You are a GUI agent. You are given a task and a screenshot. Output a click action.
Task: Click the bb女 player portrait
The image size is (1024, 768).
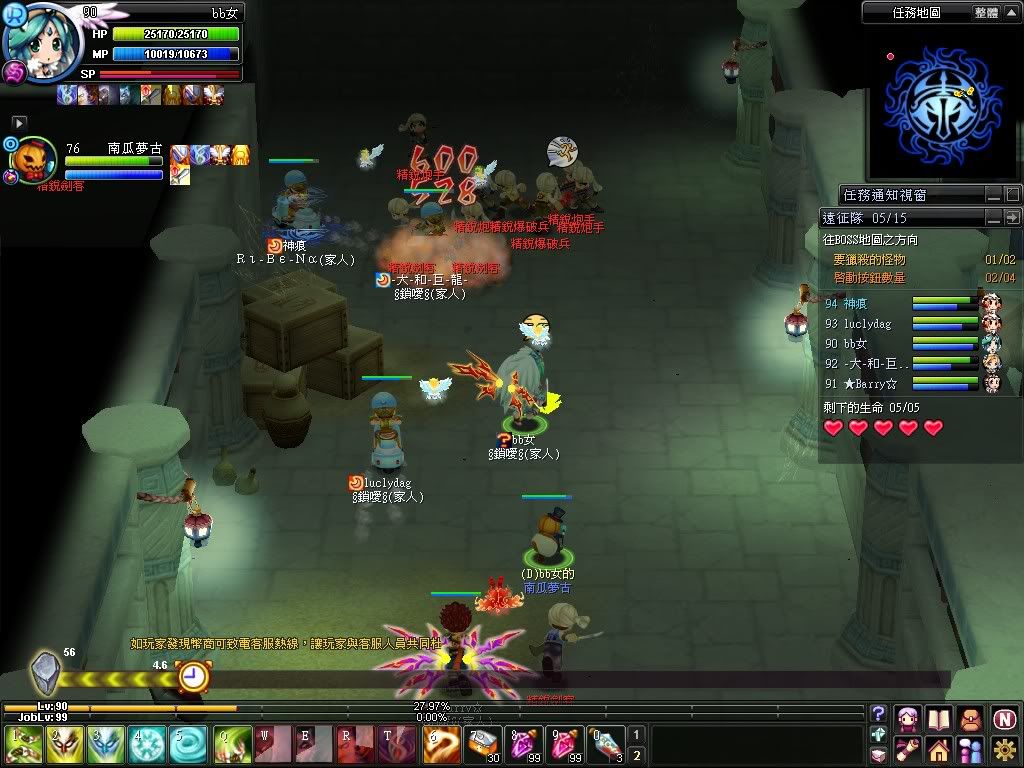pyautogui.click(x=42, y=42)
